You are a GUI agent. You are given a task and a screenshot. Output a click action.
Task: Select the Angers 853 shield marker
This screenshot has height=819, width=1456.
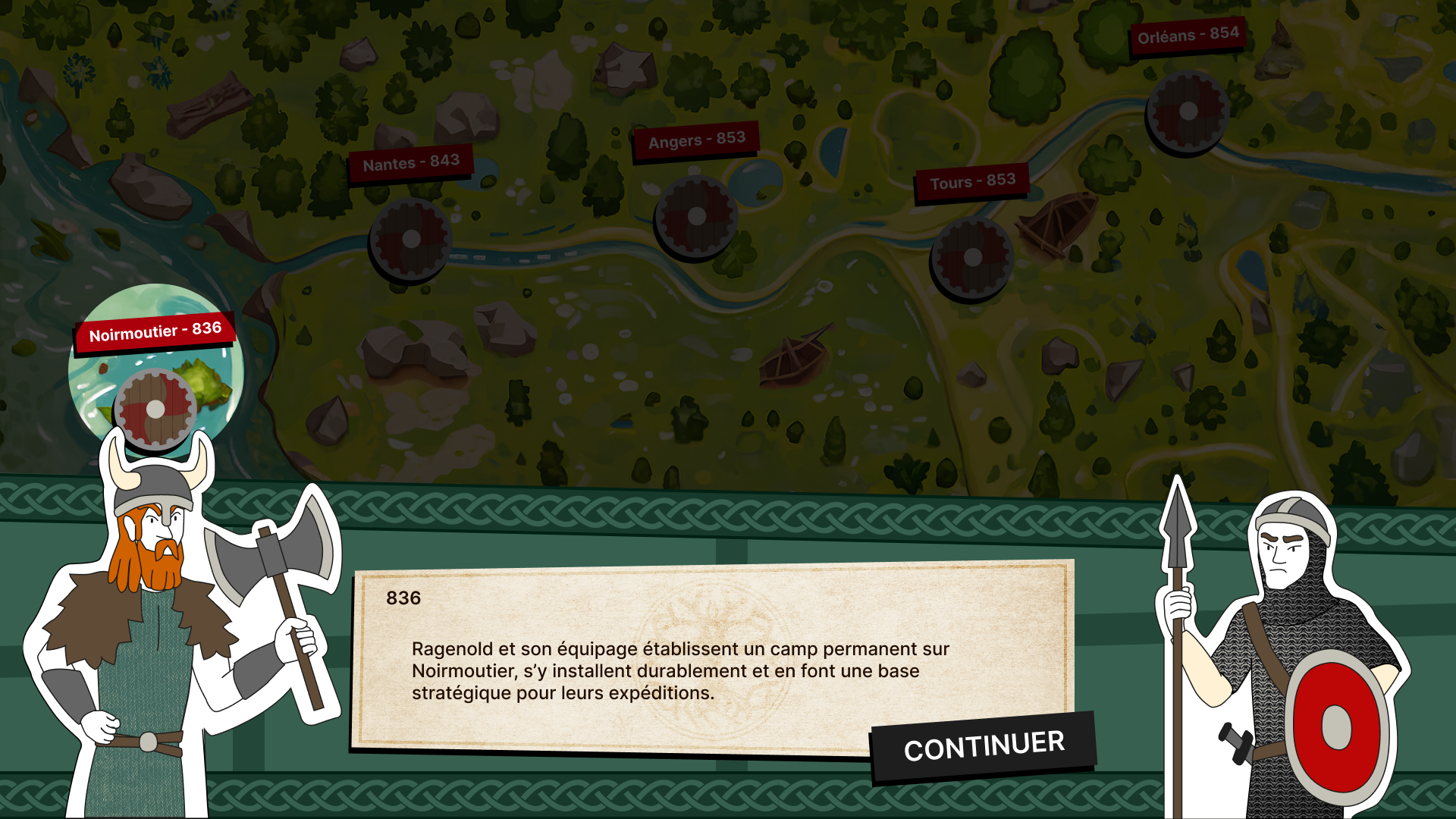point(696,217)
